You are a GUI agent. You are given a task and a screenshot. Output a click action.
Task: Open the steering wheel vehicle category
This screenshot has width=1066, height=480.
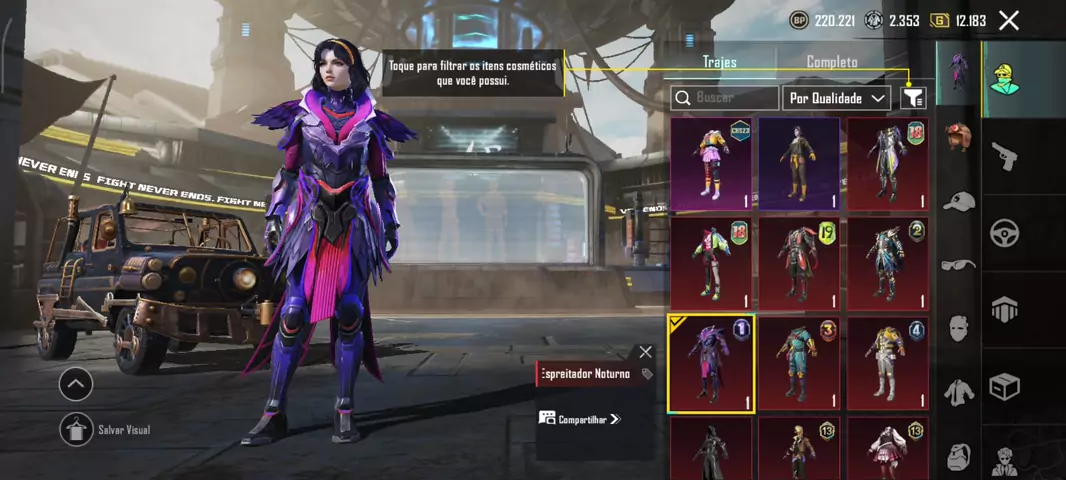point(1004,233)
